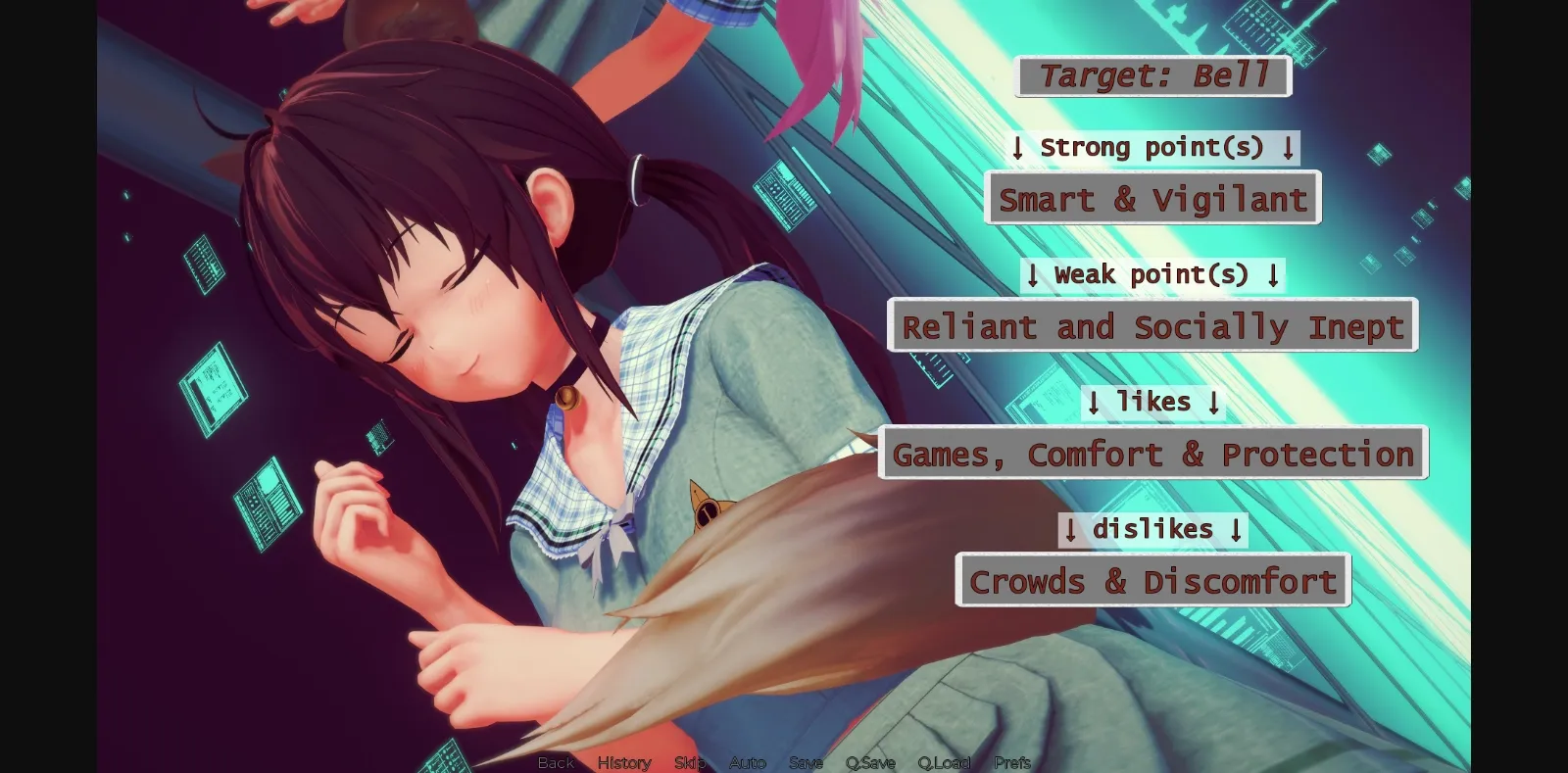Click the "Crowds & Discomfort" dislikes panel
1568x773 pixels.
tap(1153, 580)
